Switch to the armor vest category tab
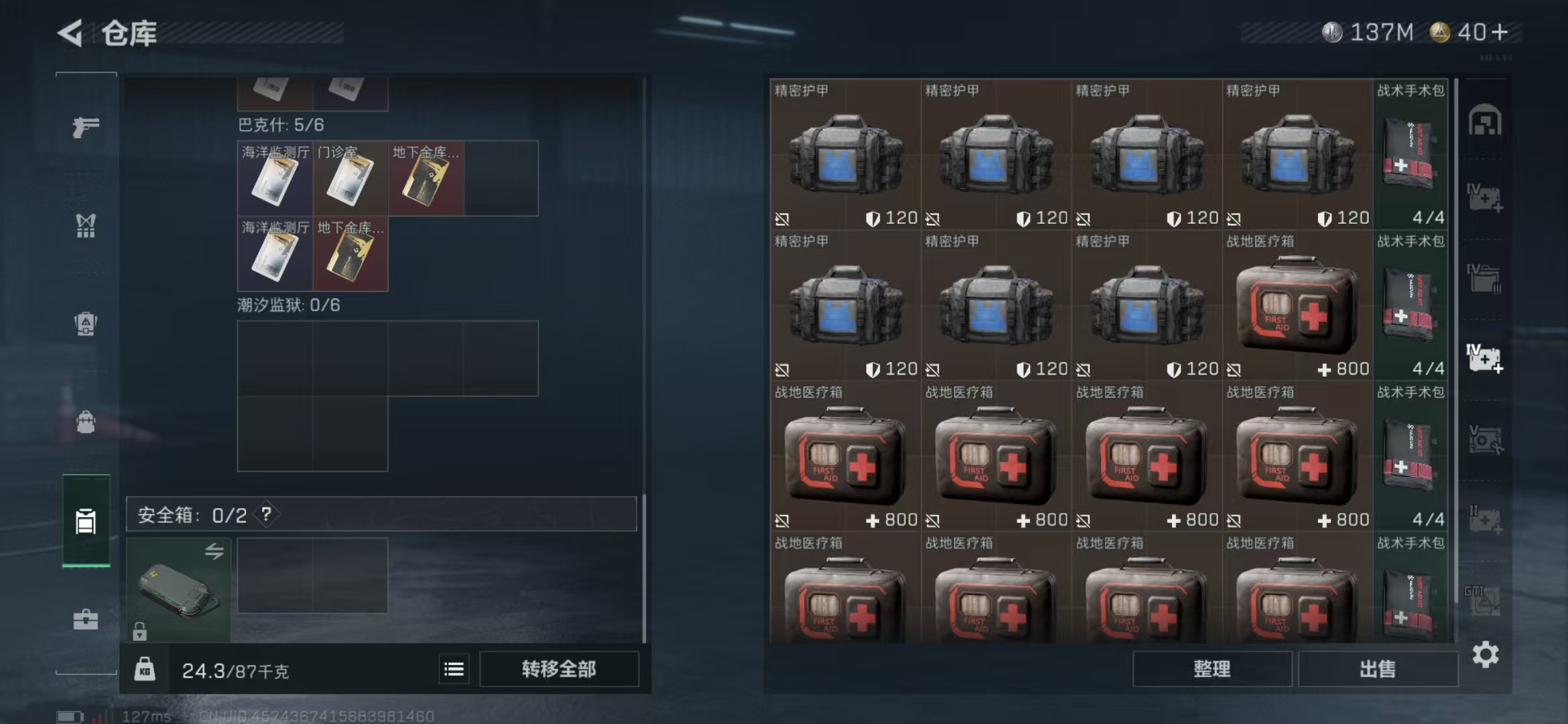Screen dimensions: 1568x724 pos(86,226)
